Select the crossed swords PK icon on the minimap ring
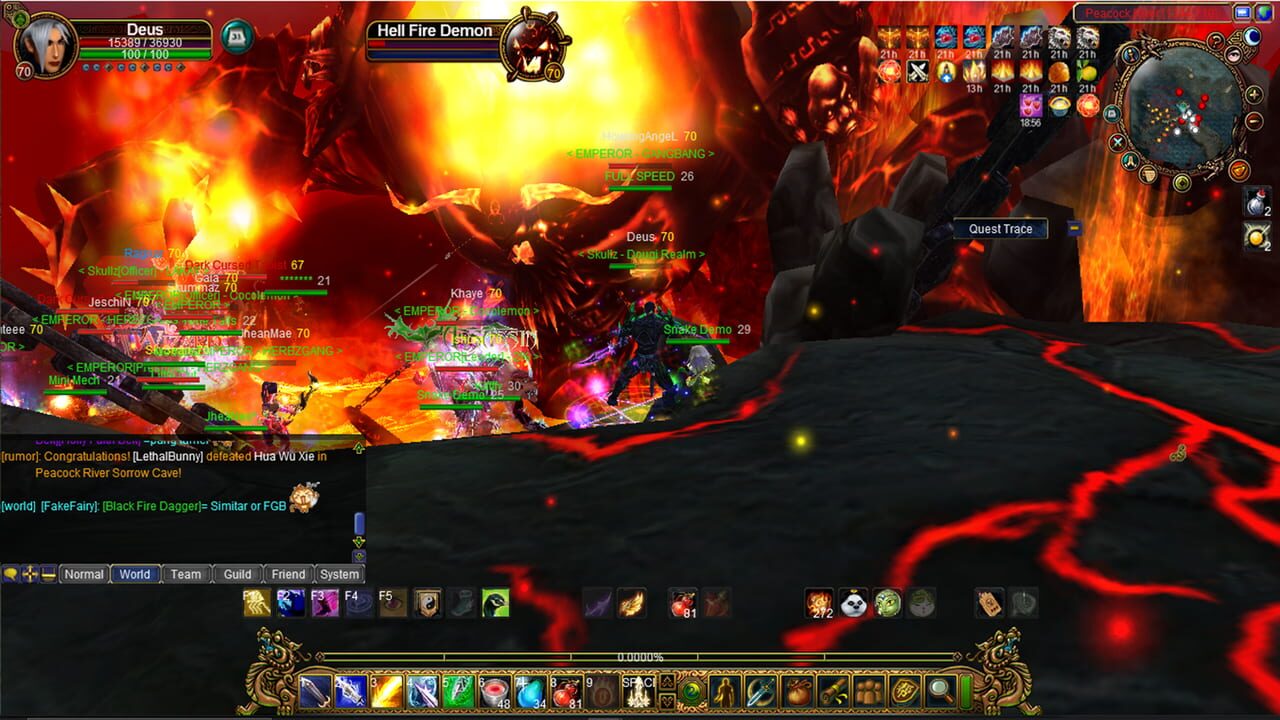Image resolution: width=1280 pixels, height=720 pixels. [1116, 141]
